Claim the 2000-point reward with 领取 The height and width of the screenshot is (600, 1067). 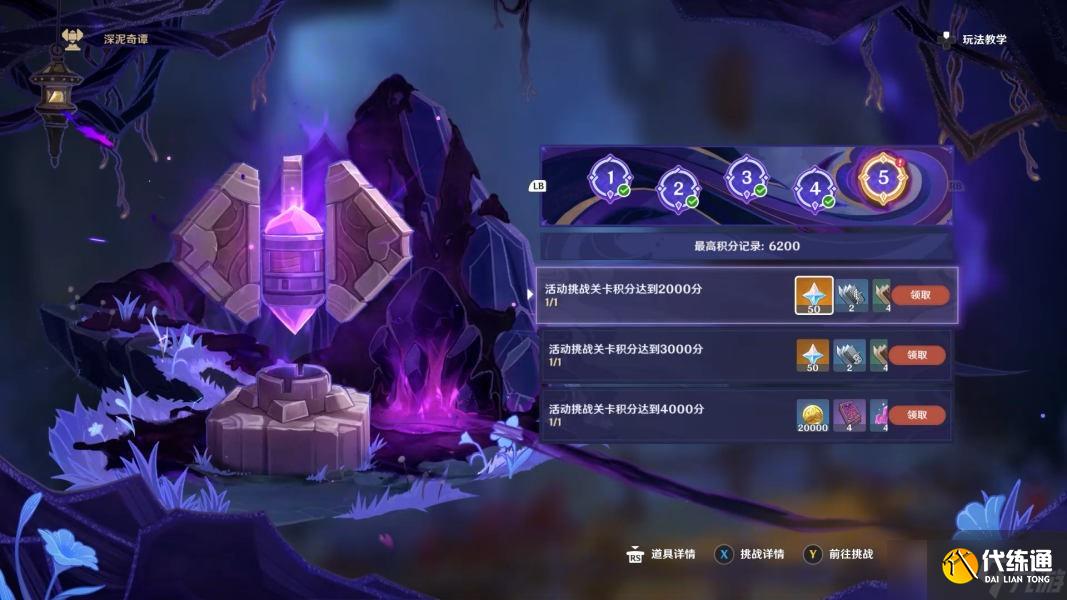coord(921,295)
